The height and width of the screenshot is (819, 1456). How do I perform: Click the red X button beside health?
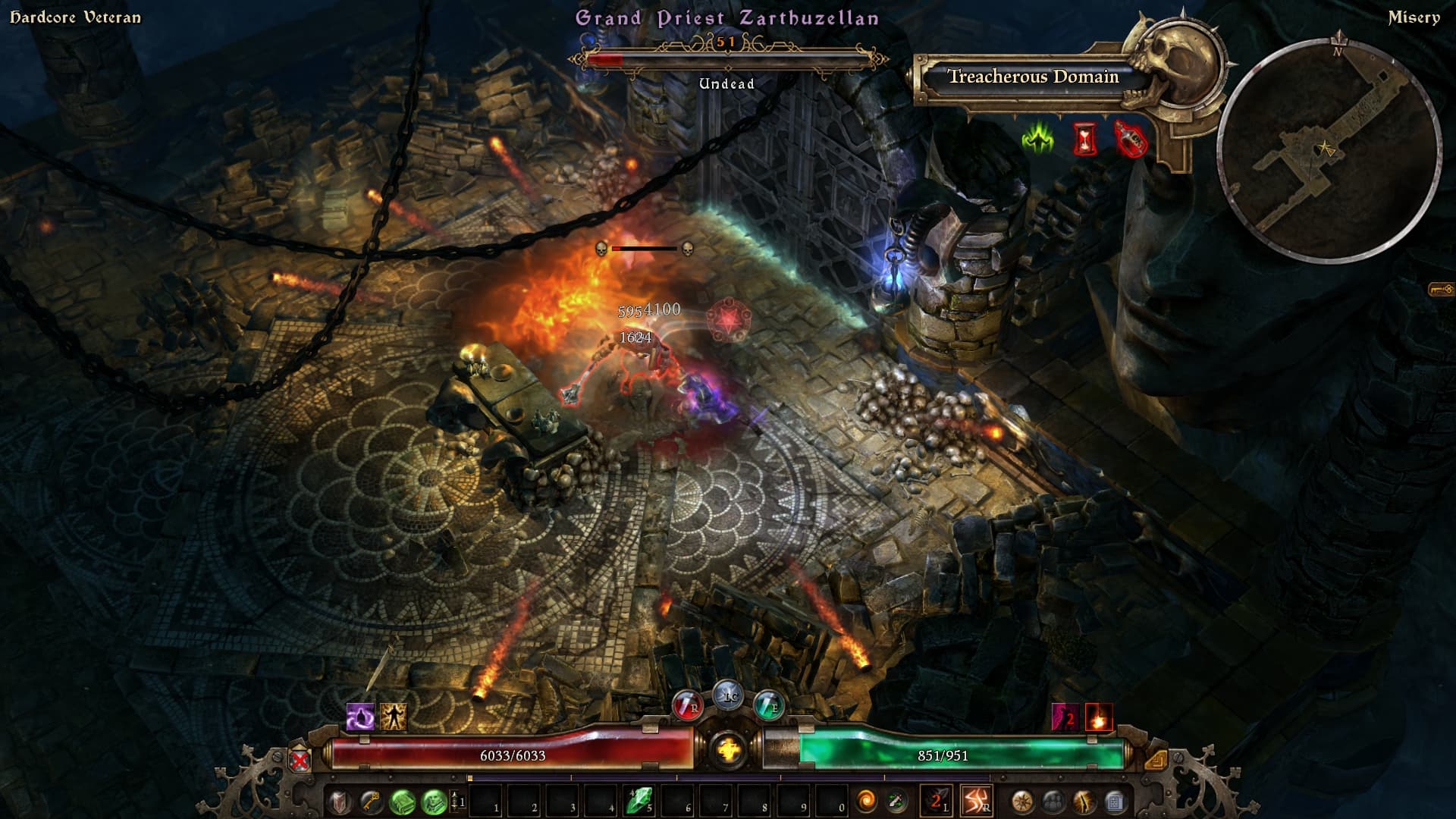pyautogui.click(x=300, y=759)
